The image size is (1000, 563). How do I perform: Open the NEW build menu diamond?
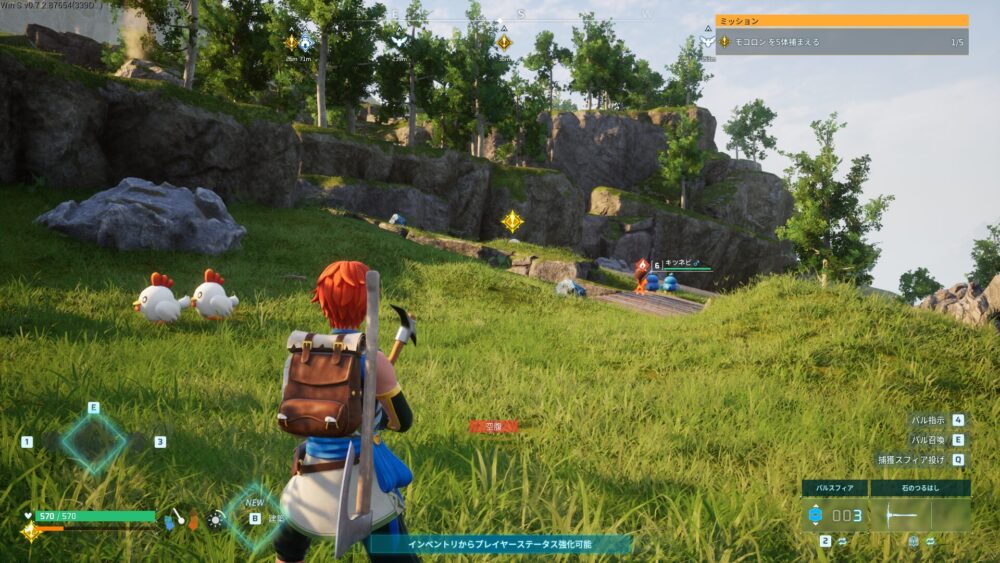[252, 515]
